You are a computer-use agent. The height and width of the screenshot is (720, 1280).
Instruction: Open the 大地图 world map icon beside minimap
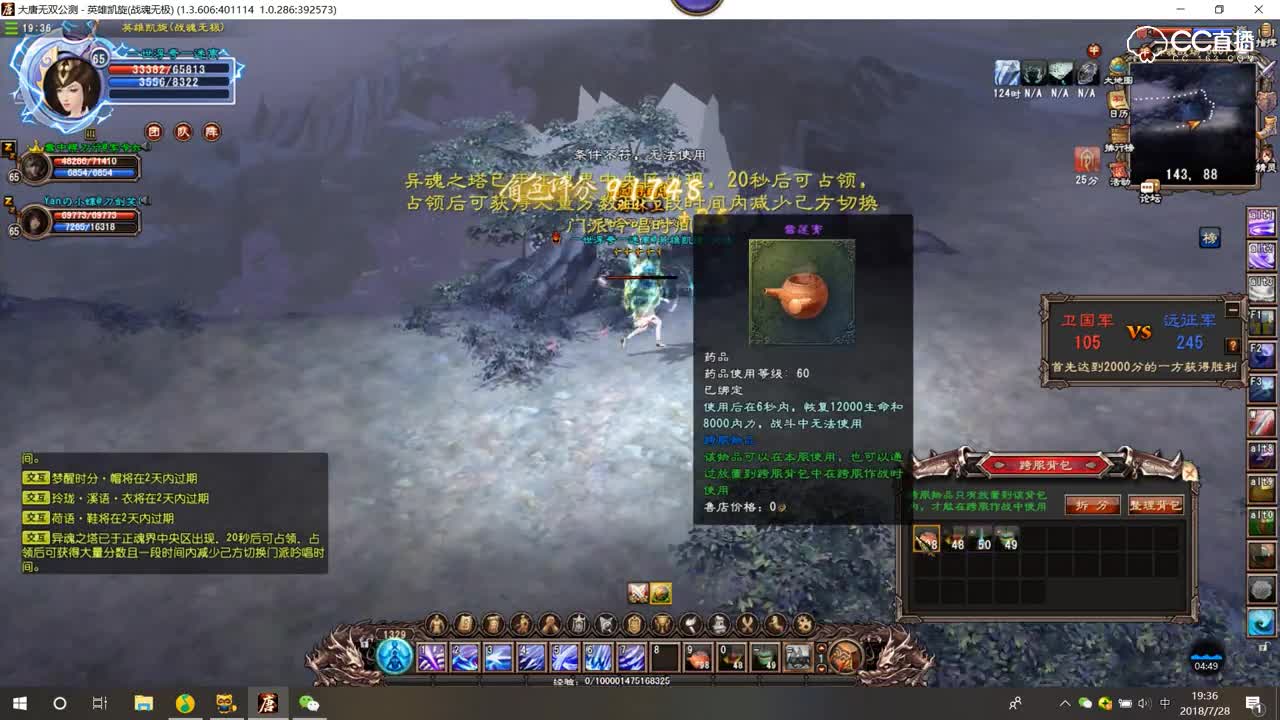coord(1117,68)
